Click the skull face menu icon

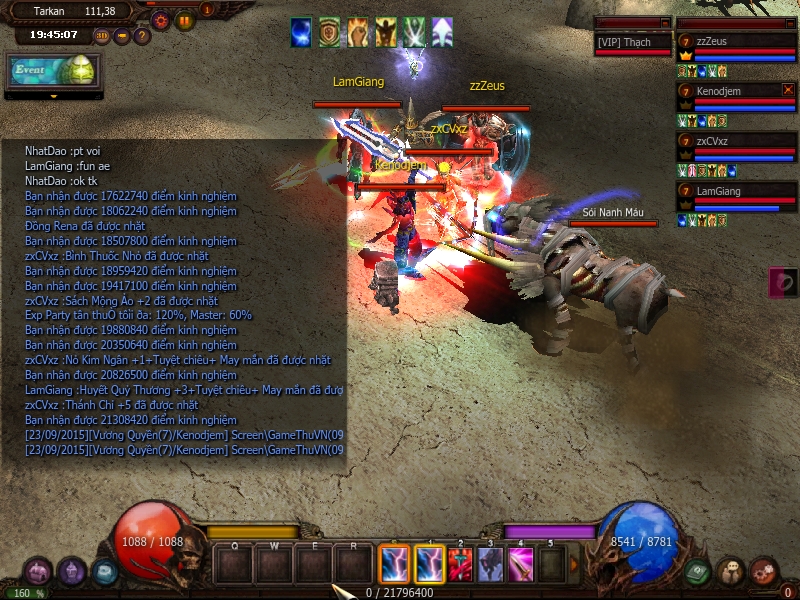(731, 571)
